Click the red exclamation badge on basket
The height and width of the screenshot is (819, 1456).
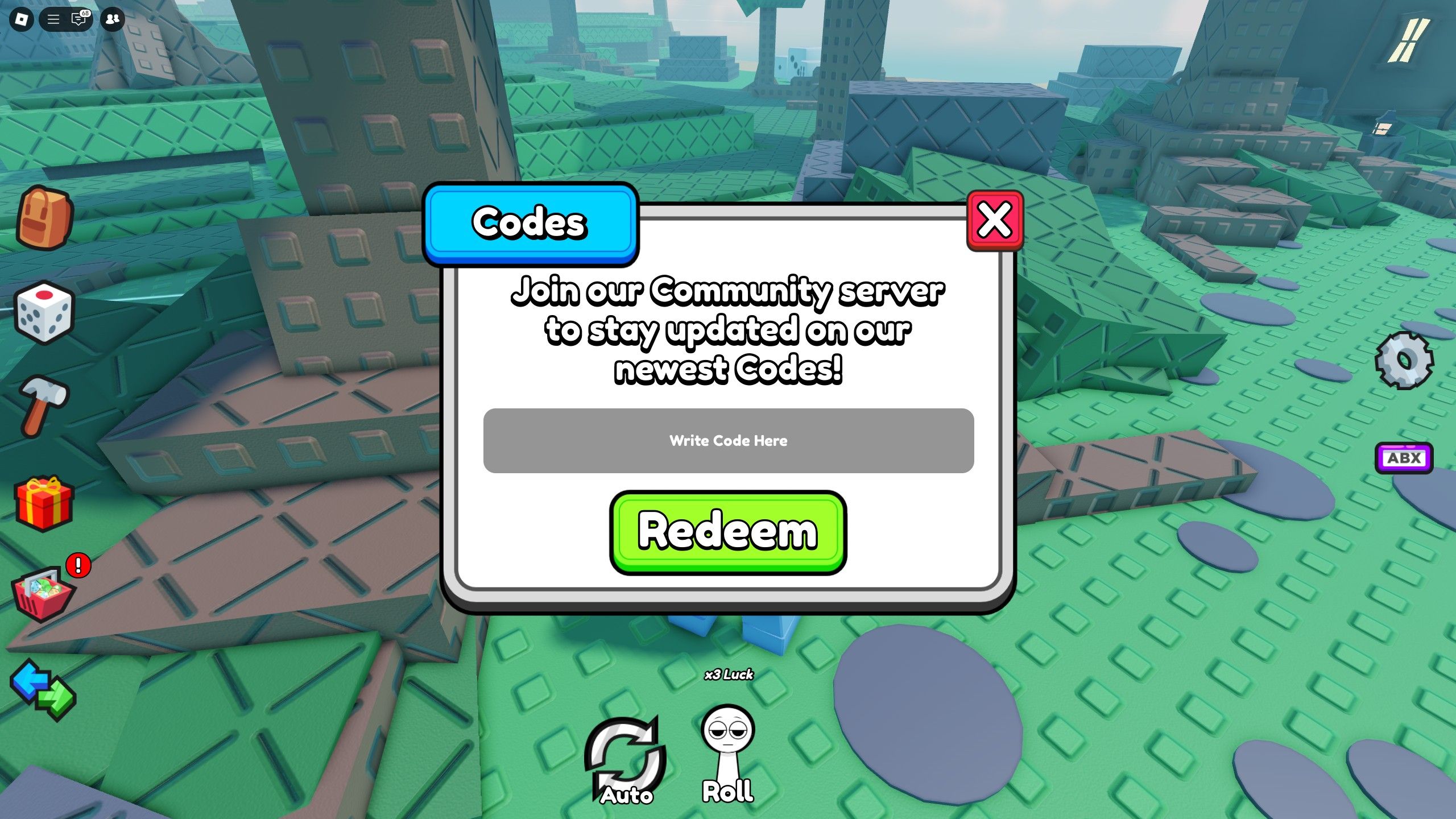[x=77, y=565]
